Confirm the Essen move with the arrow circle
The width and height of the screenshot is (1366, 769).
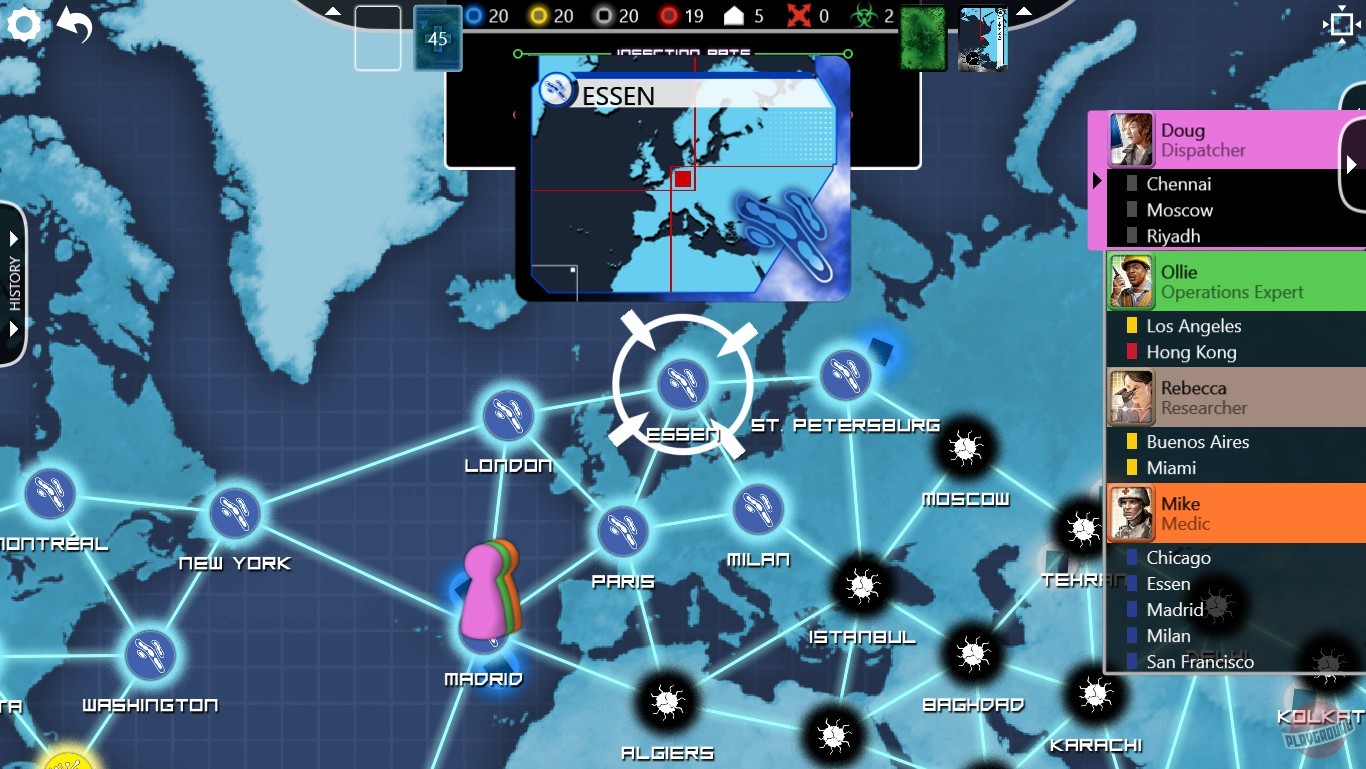click(685, 383)
